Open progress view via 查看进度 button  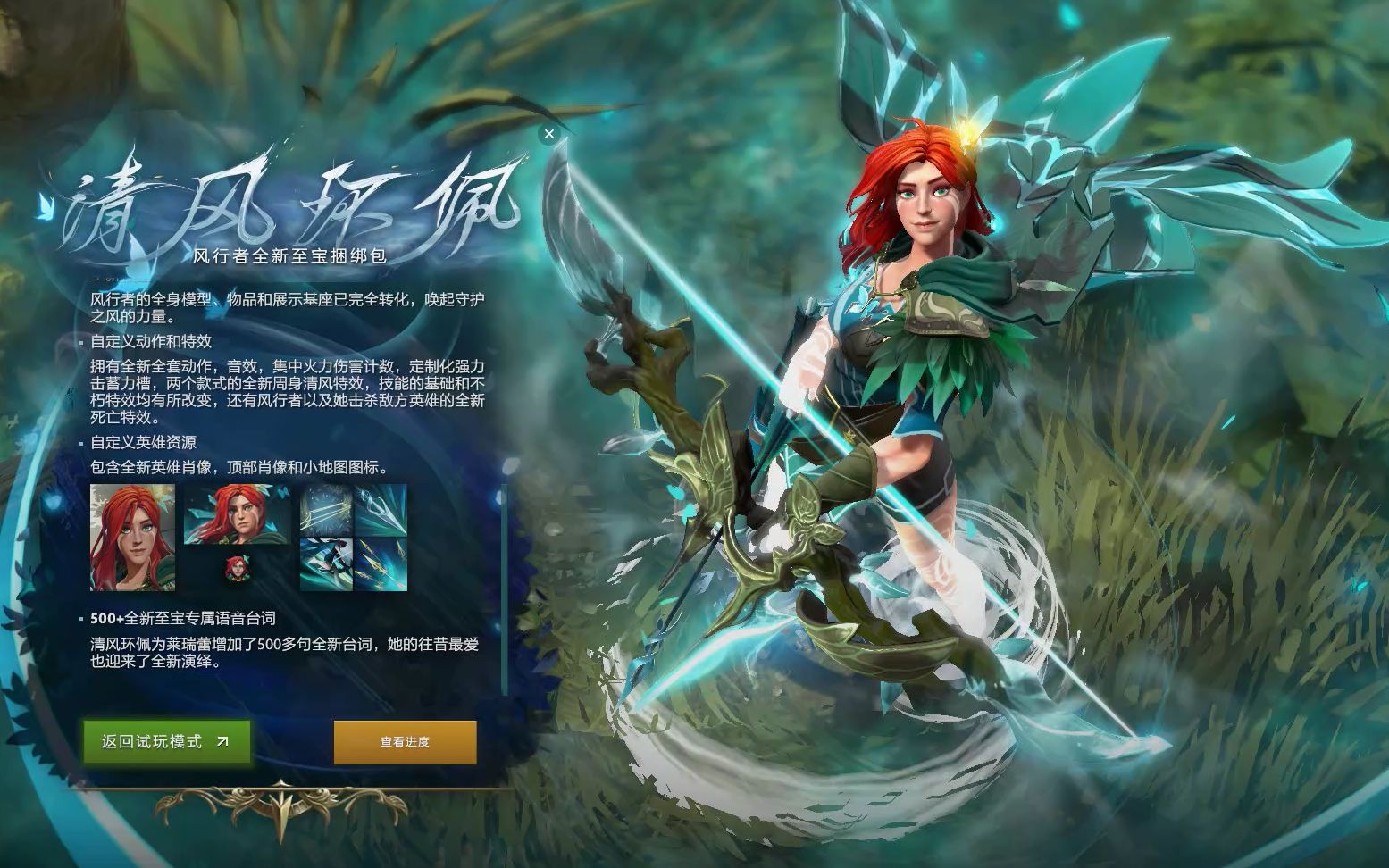(x=403, y=740)
